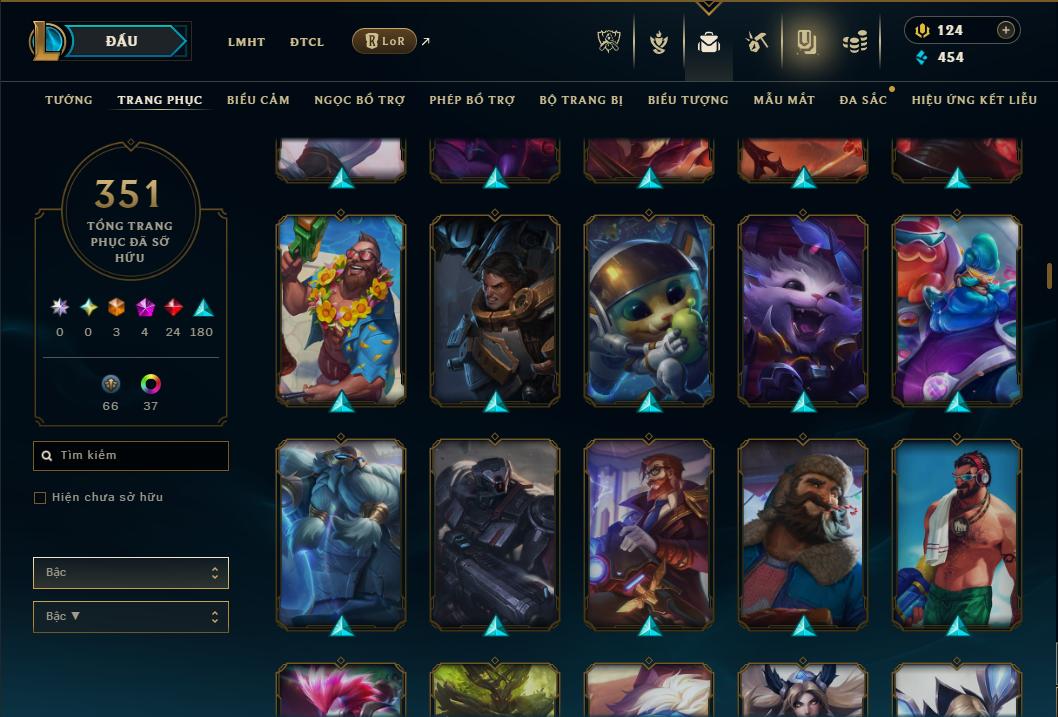
Task: Open the LMHT game tab
Action: click(x=246, y=42)
